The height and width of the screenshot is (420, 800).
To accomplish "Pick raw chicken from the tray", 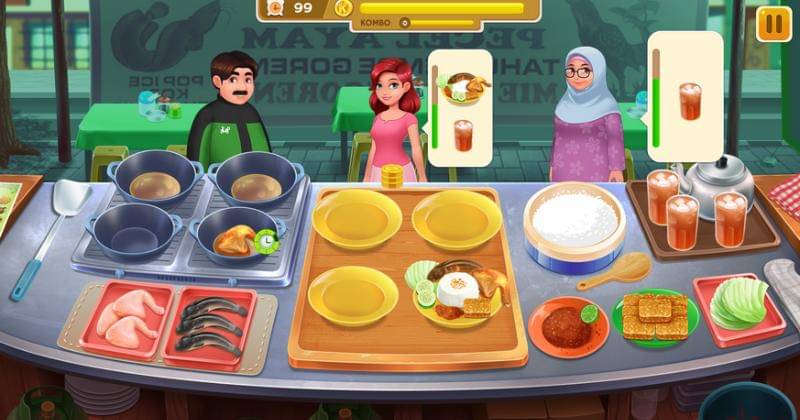I will coord(127,317).
